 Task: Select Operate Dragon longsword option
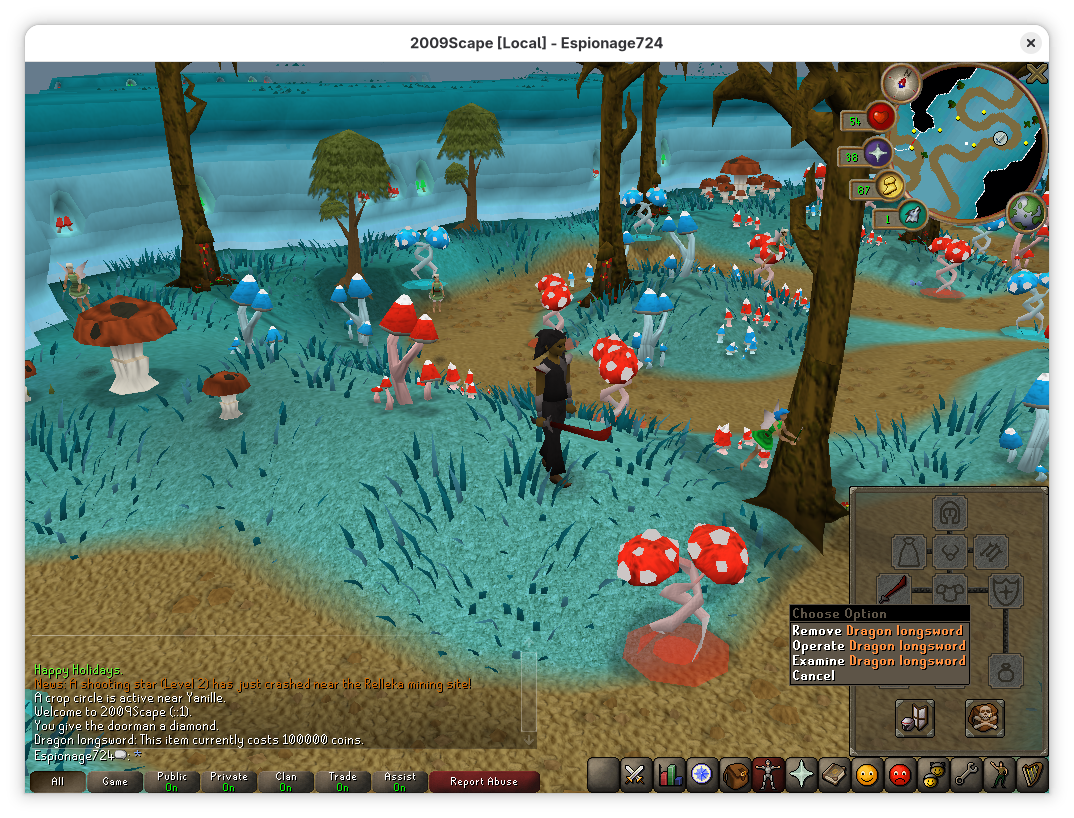coord(877,646)
